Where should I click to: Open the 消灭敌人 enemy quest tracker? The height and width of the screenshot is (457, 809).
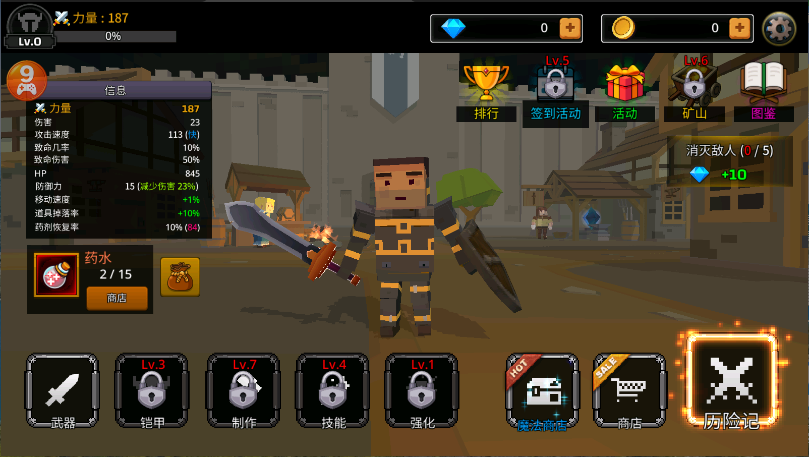click(729, 162)
